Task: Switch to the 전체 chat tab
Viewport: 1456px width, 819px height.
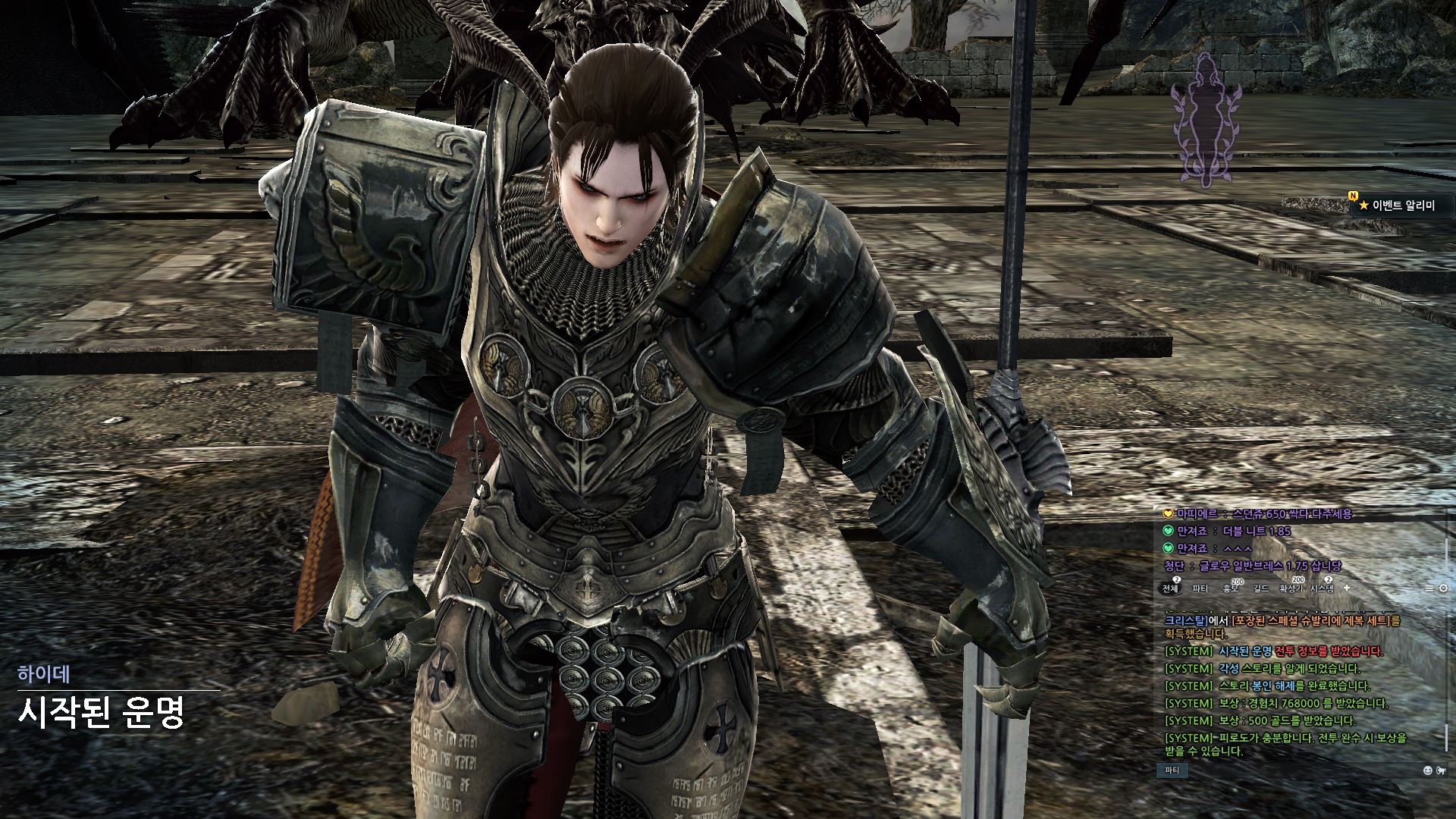Action: coord(1170,588)
